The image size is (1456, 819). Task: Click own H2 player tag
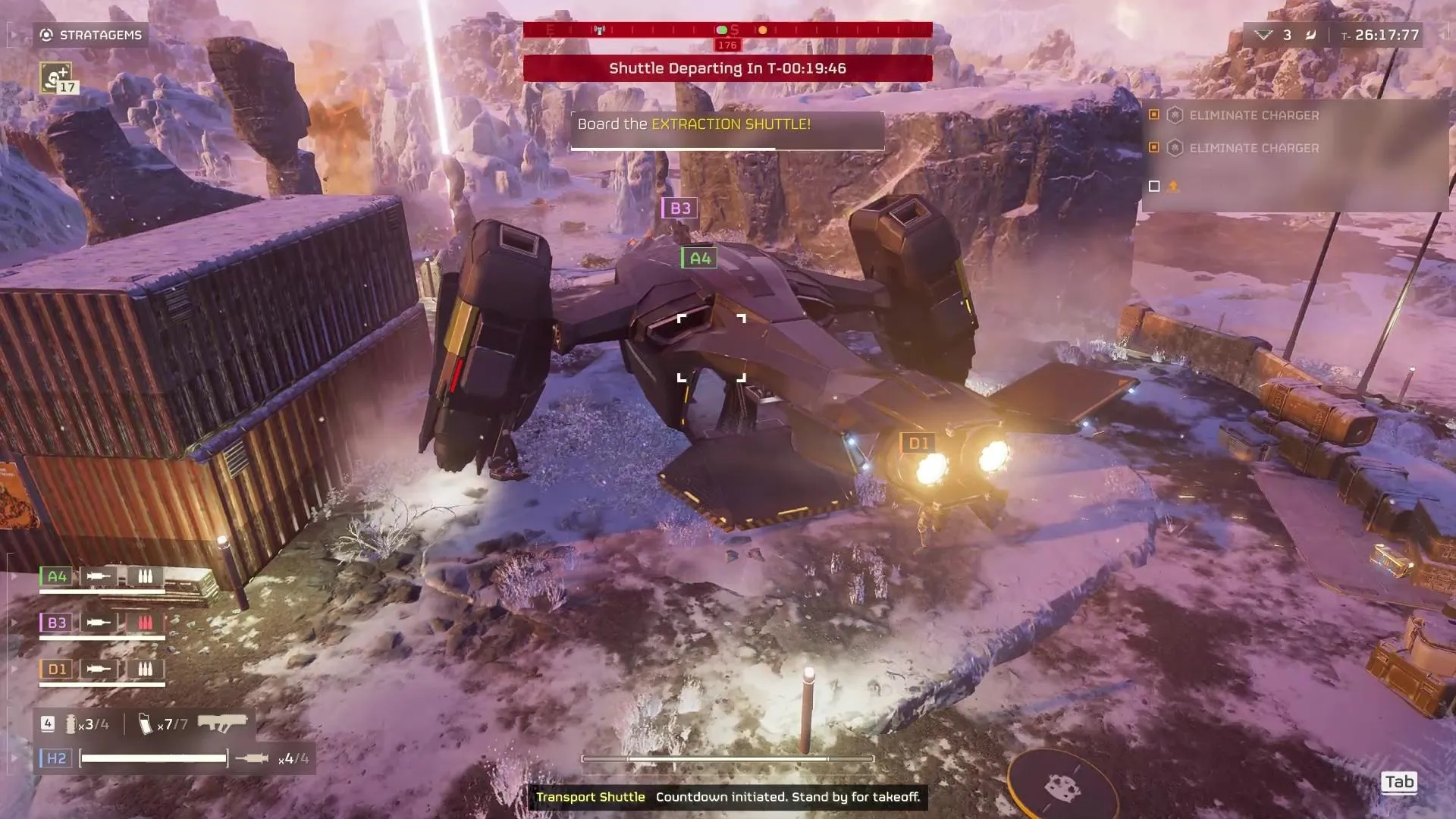(57, 758)
